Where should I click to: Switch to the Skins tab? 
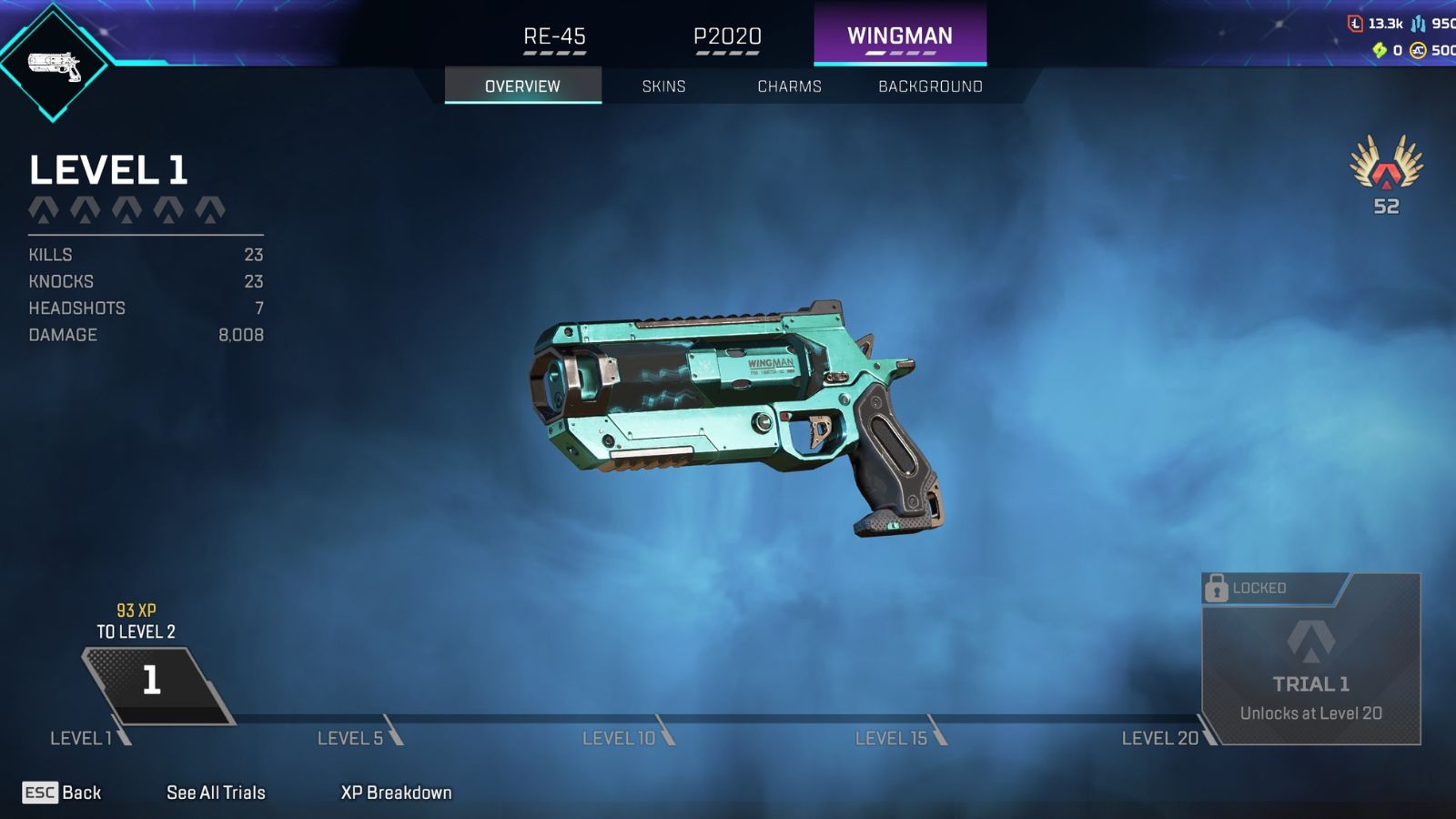tap(663, 86)
